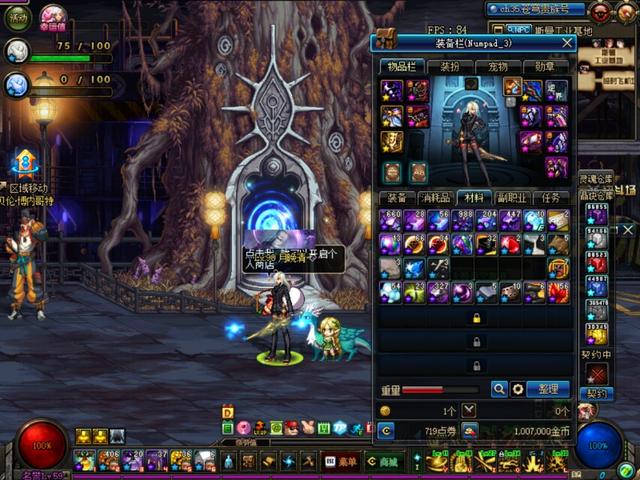Click the 区域移动 area move icon
Image resolution: width=640 pixels, height=480 pixels.
click(x=24, y=162)
